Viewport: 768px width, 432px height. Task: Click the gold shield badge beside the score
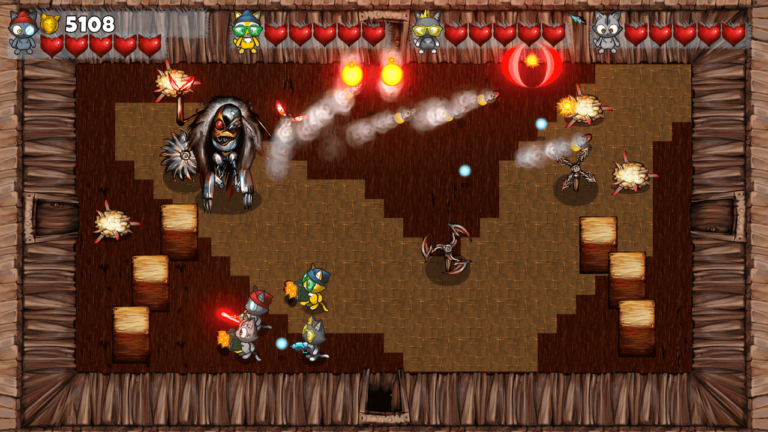click(50, 24)
